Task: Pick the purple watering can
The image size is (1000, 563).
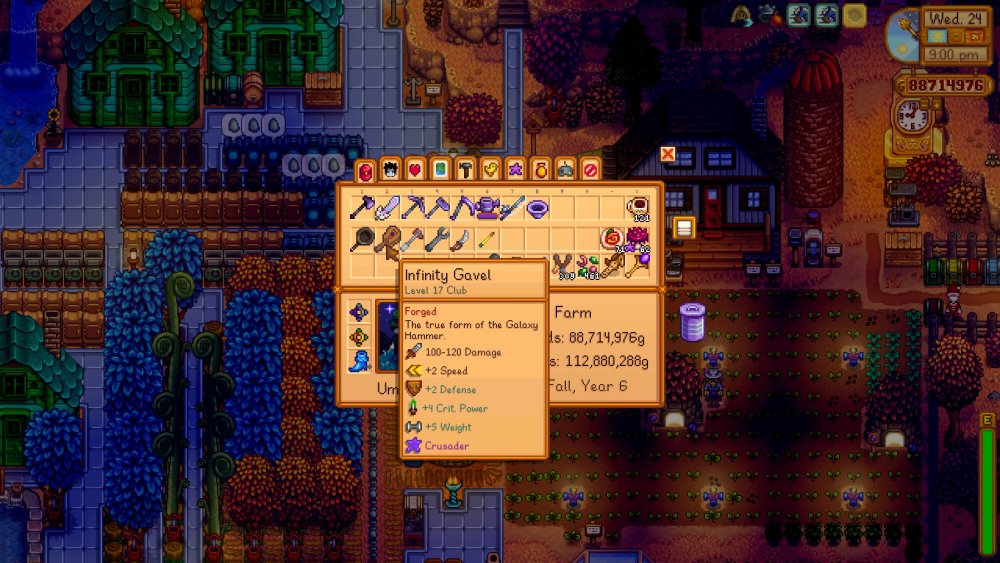Action: [488, 208]
